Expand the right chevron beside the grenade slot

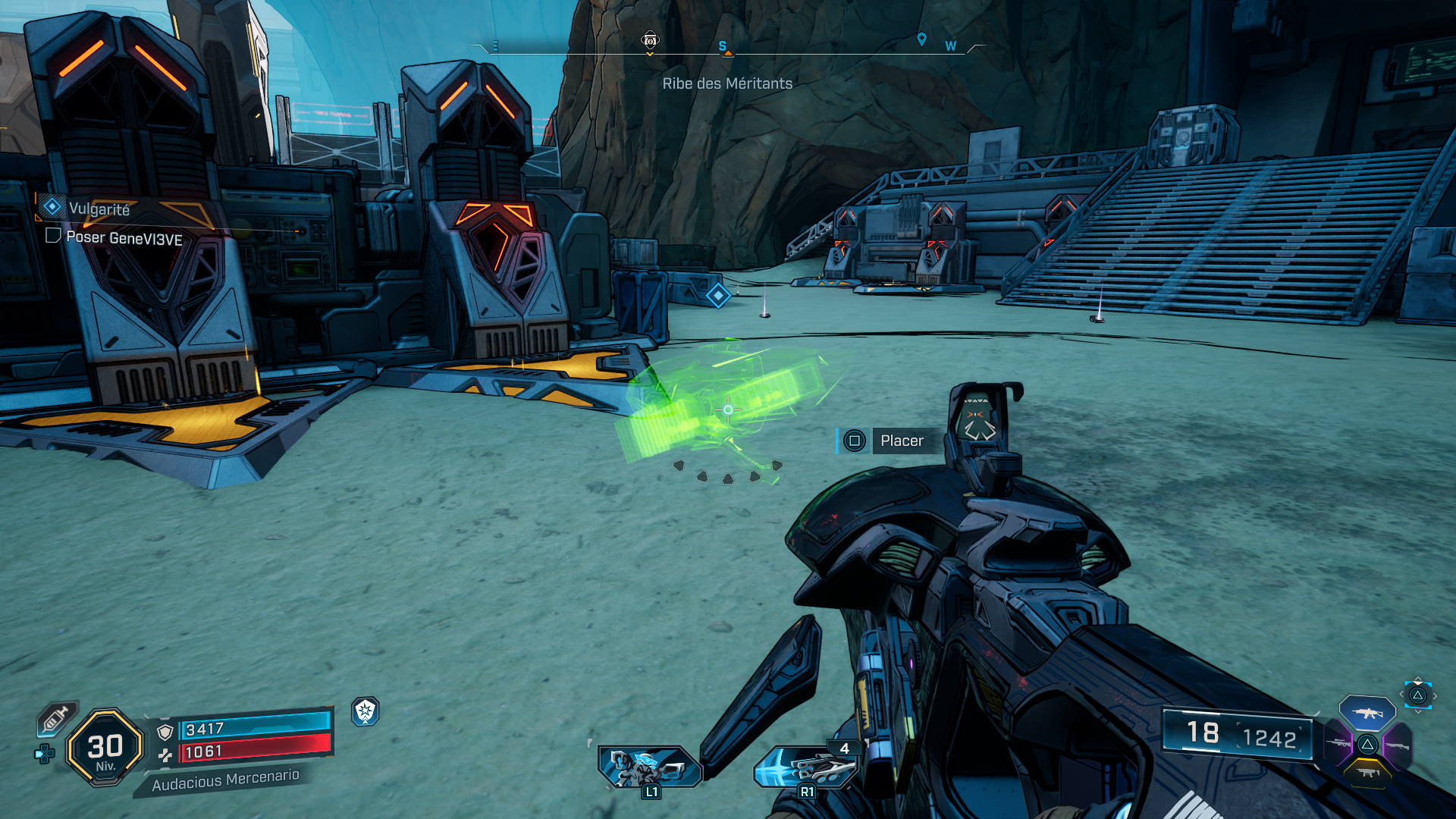[x=1436, y=695]
